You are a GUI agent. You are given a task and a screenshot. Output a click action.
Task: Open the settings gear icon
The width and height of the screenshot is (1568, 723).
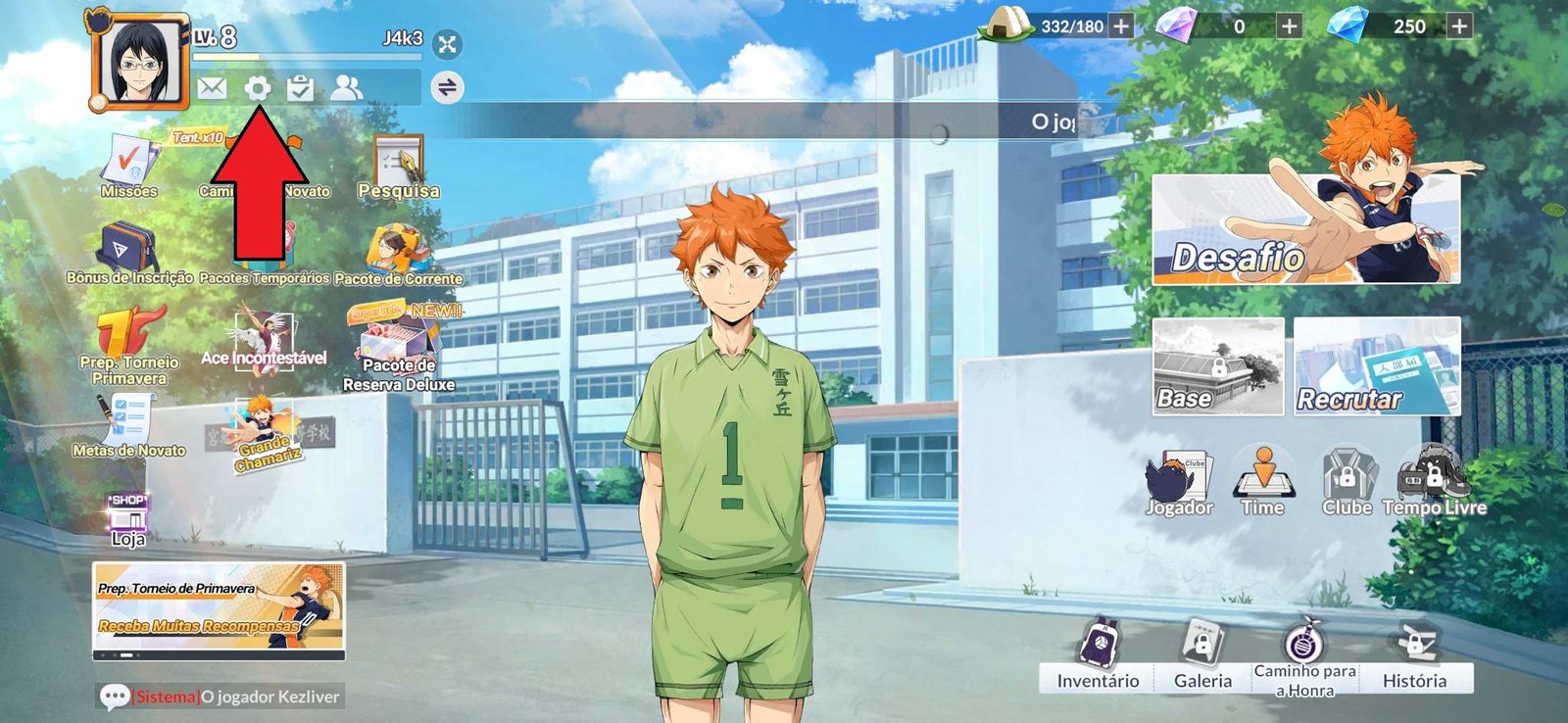point(257,88)
